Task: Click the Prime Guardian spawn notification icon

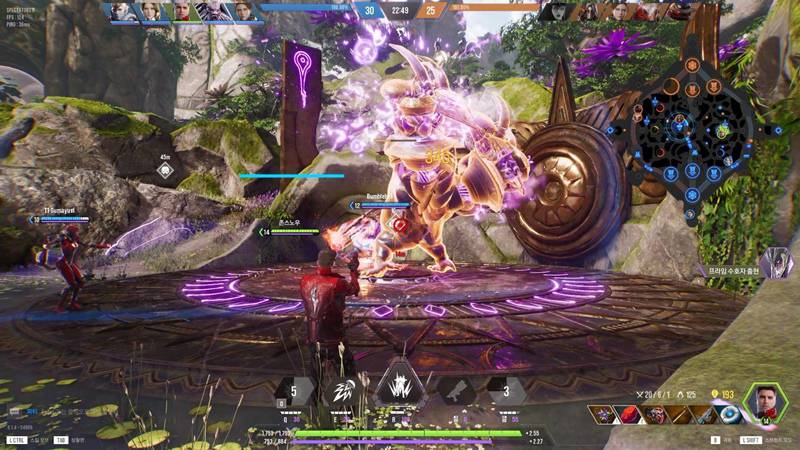Action: 775,258
